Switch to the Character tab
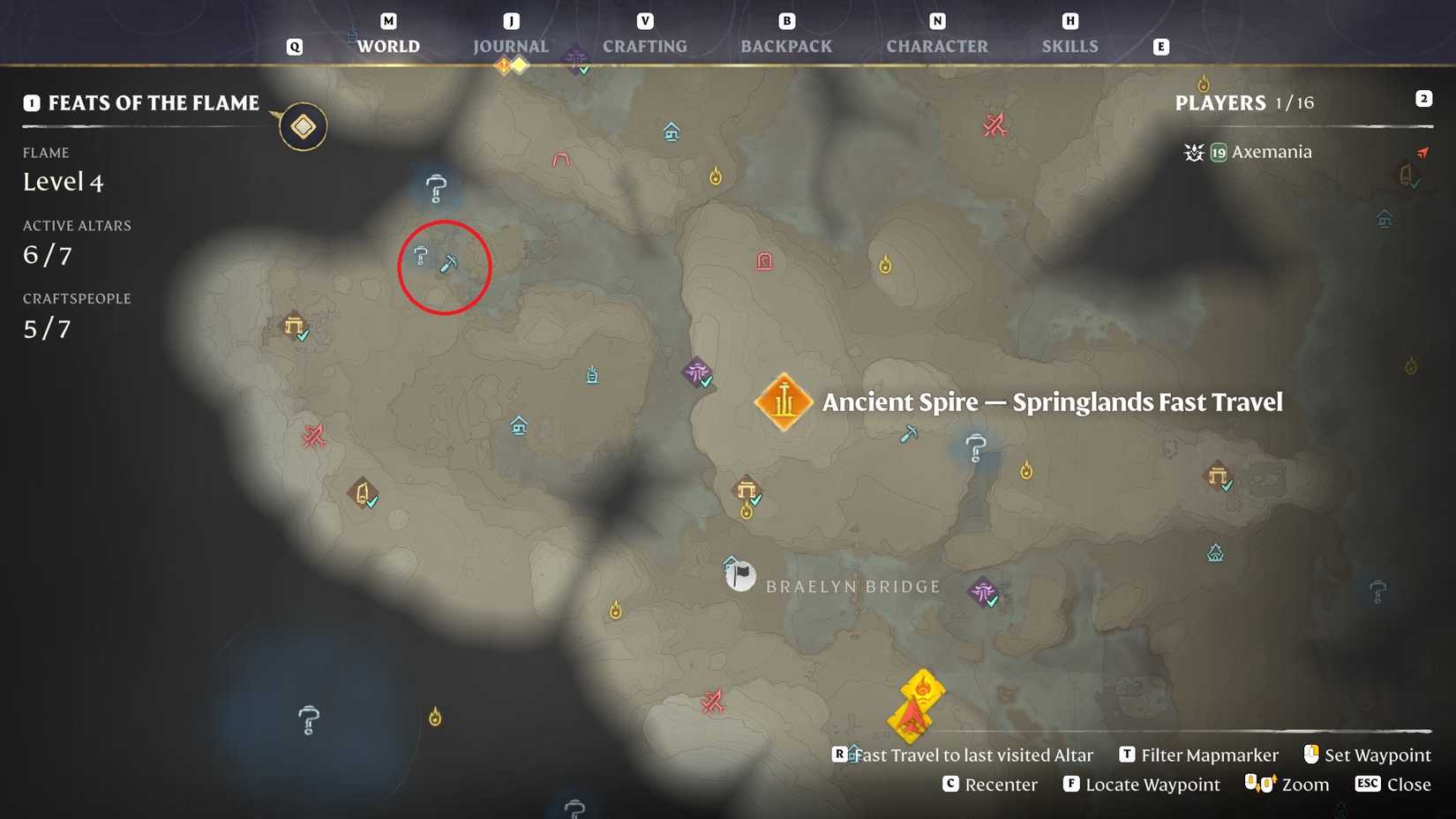Image resolution: width=1456 pixels, height=819 pixels. coord(937,46)
